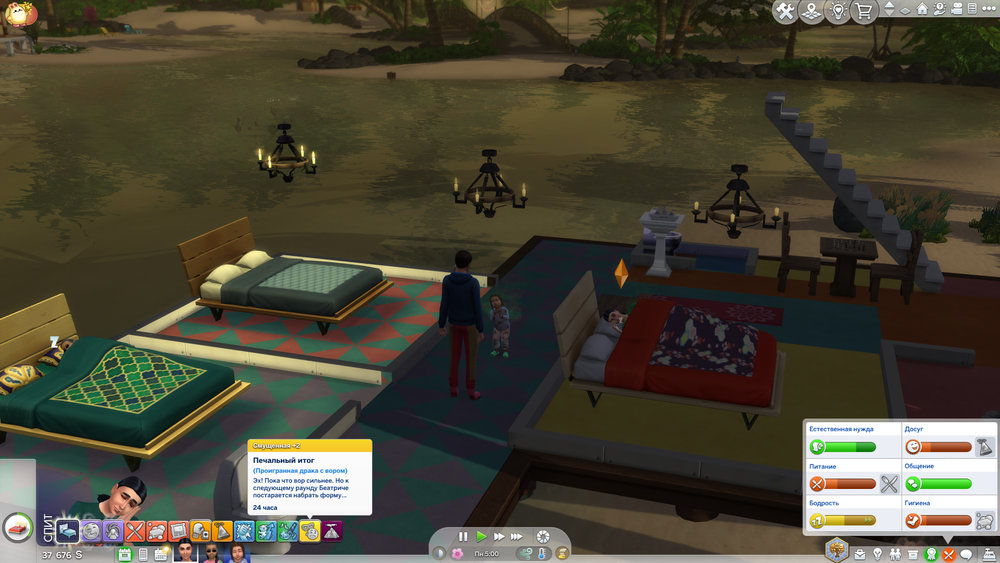Set game speed to normal play
Image resolution: width=1000 pixels, height=563 pixels.
[x=481, y=537]
